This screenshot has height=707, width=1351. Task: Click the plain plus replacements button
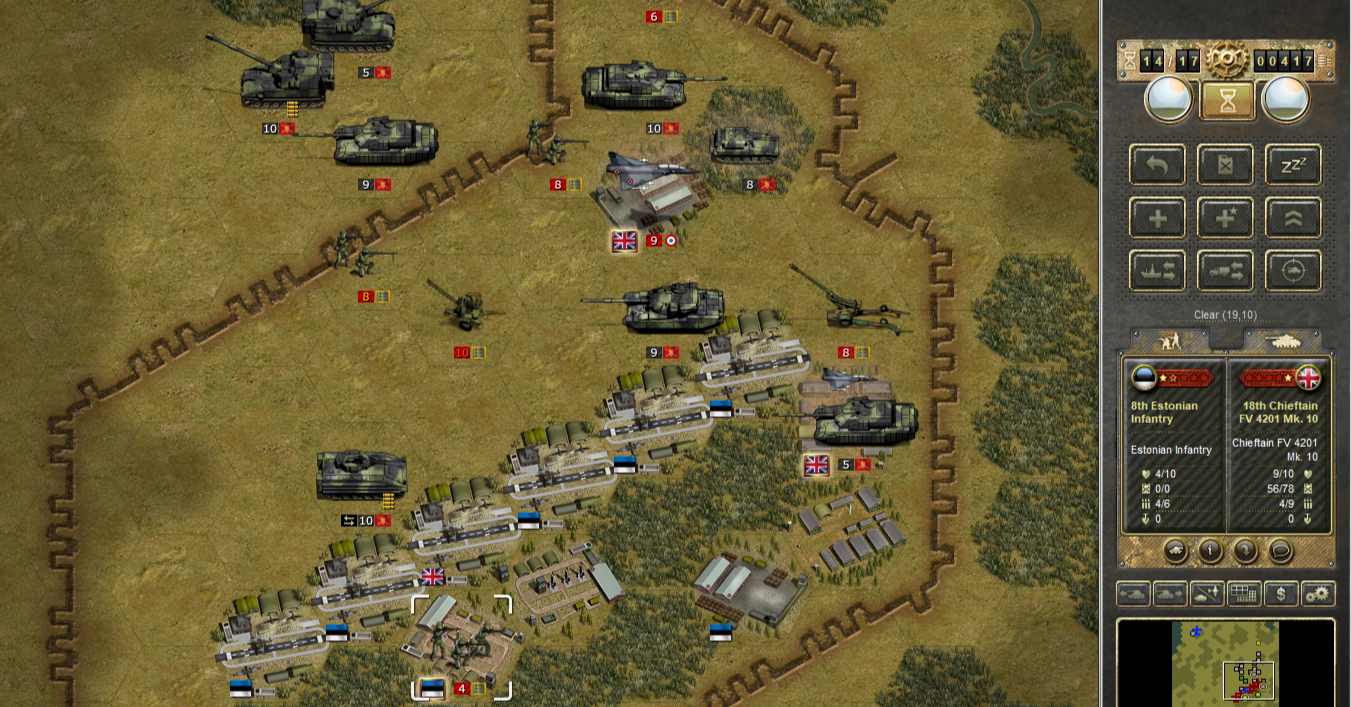[1158, 218]
